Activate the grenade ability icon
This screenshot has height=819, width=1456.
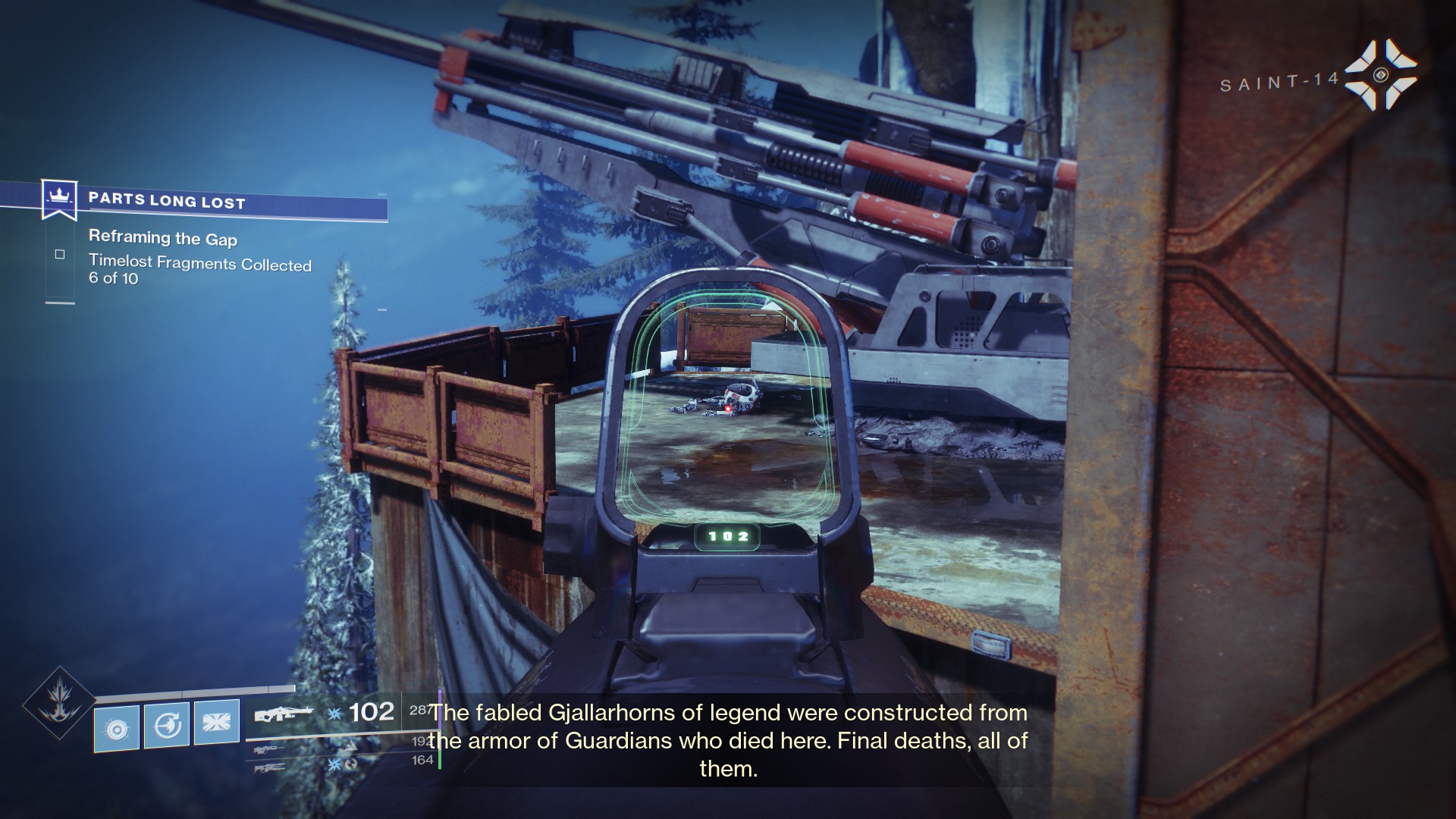pos(117,728)
